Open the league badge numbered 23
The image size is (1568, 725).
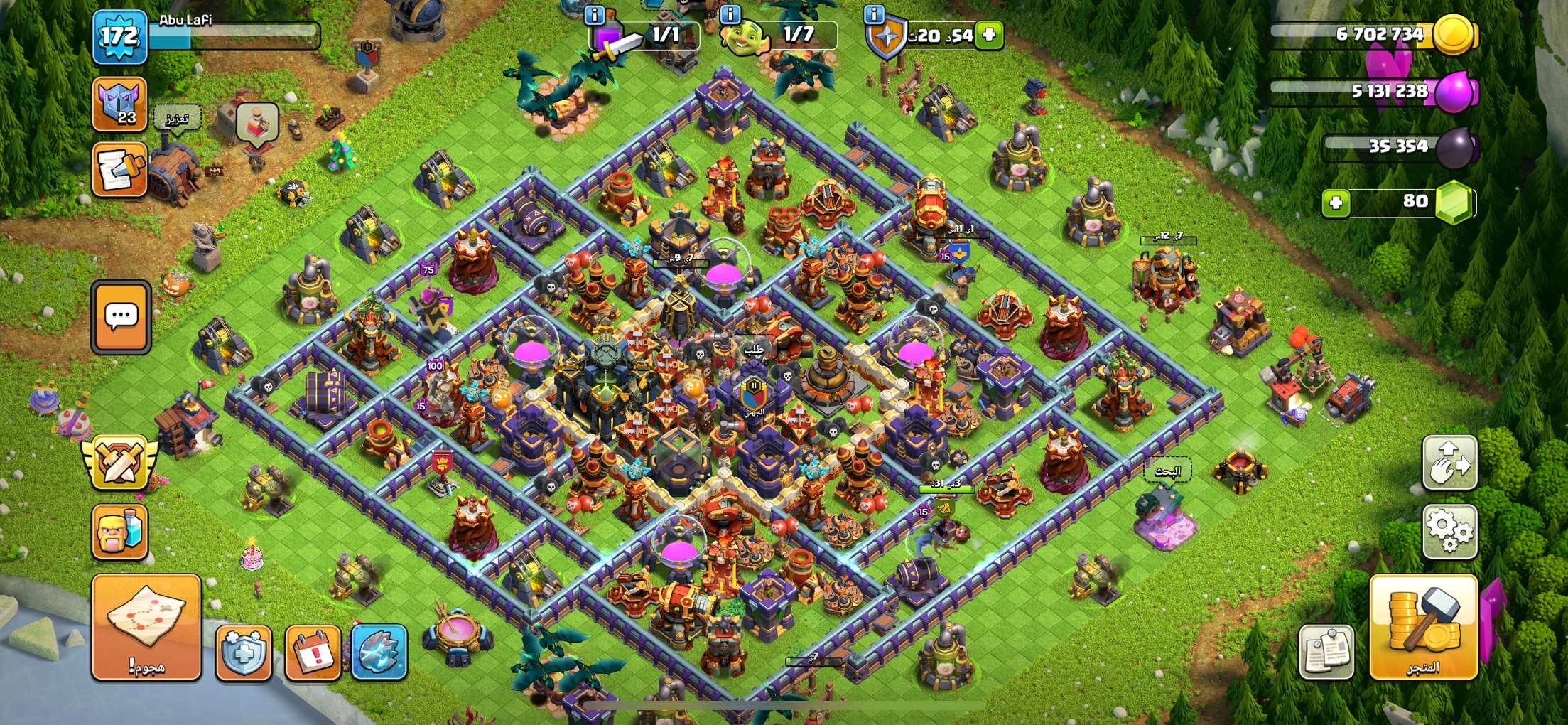[x=119, y=105]
